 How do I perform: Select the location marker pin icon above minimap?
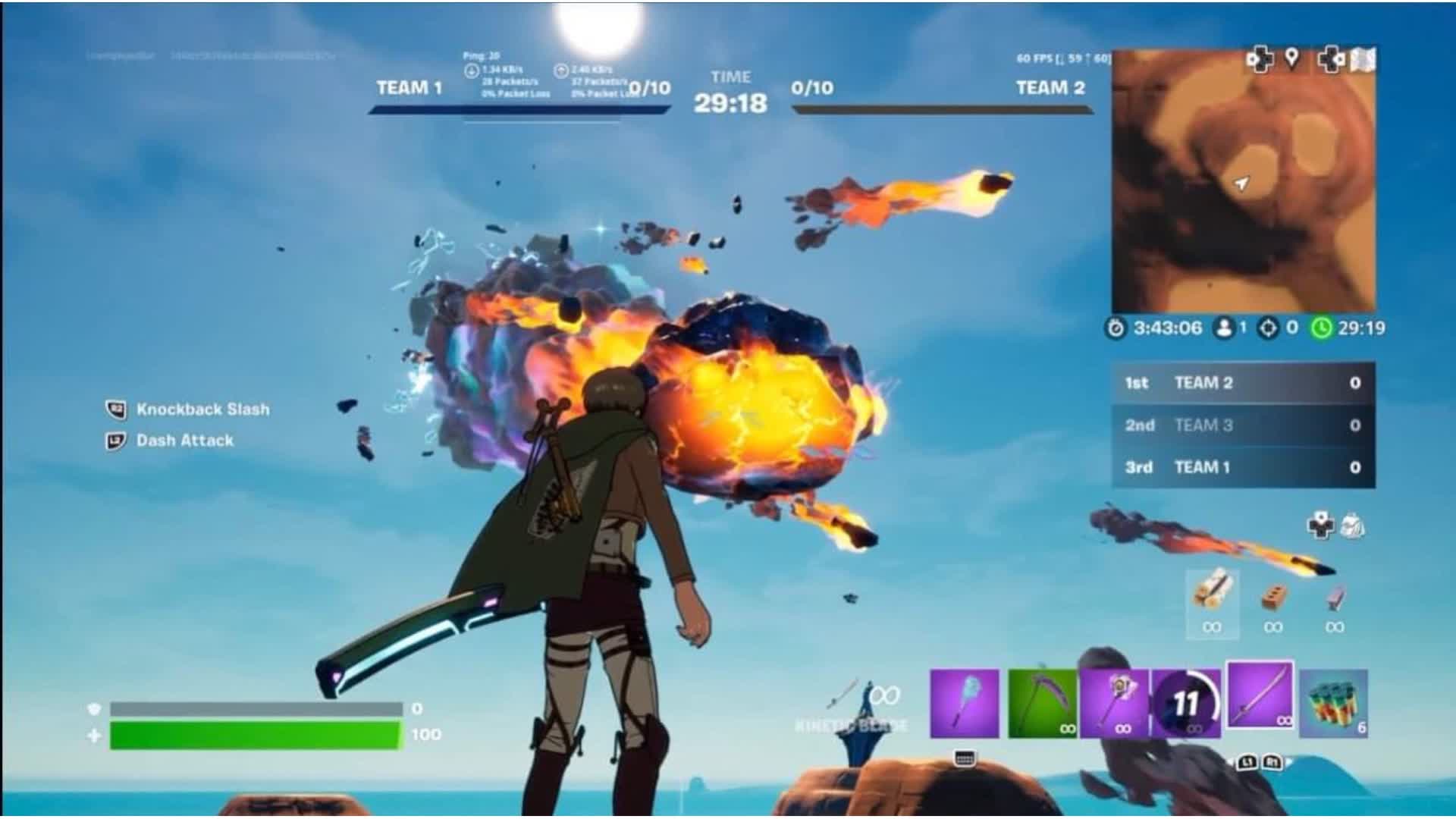(1292, 58)
